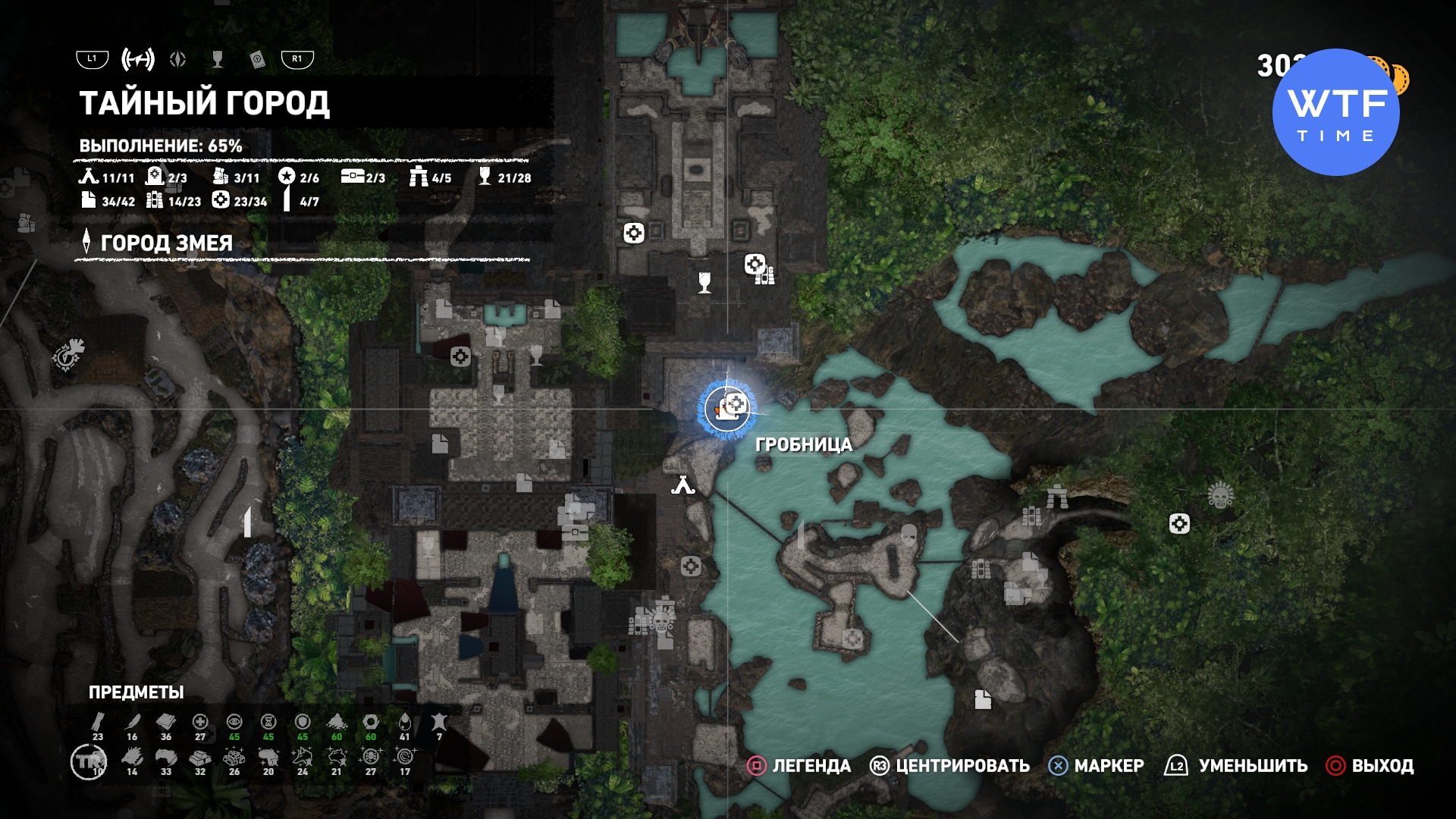Show the map legend via Легенда
Image resolution: width=1456 pixels, height=819 pixels.
(799, 766)
